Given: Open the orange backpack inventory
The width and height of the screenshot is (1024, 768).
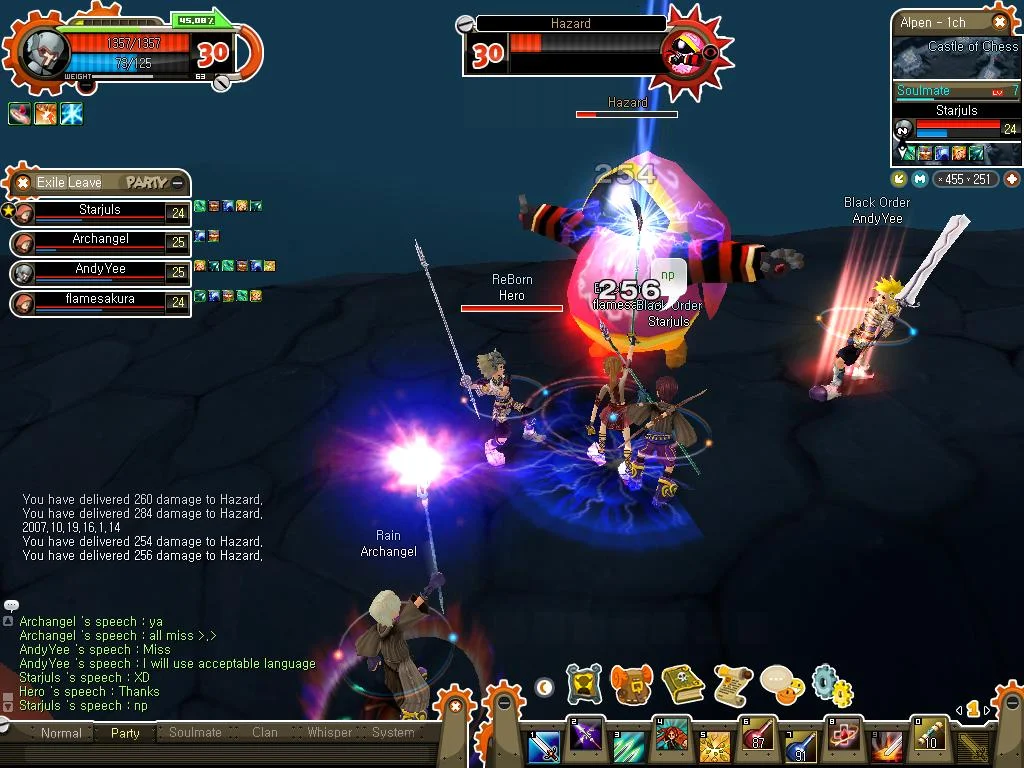Looking at the screenshot, I should pyautogui.click(x=632, y=685).
